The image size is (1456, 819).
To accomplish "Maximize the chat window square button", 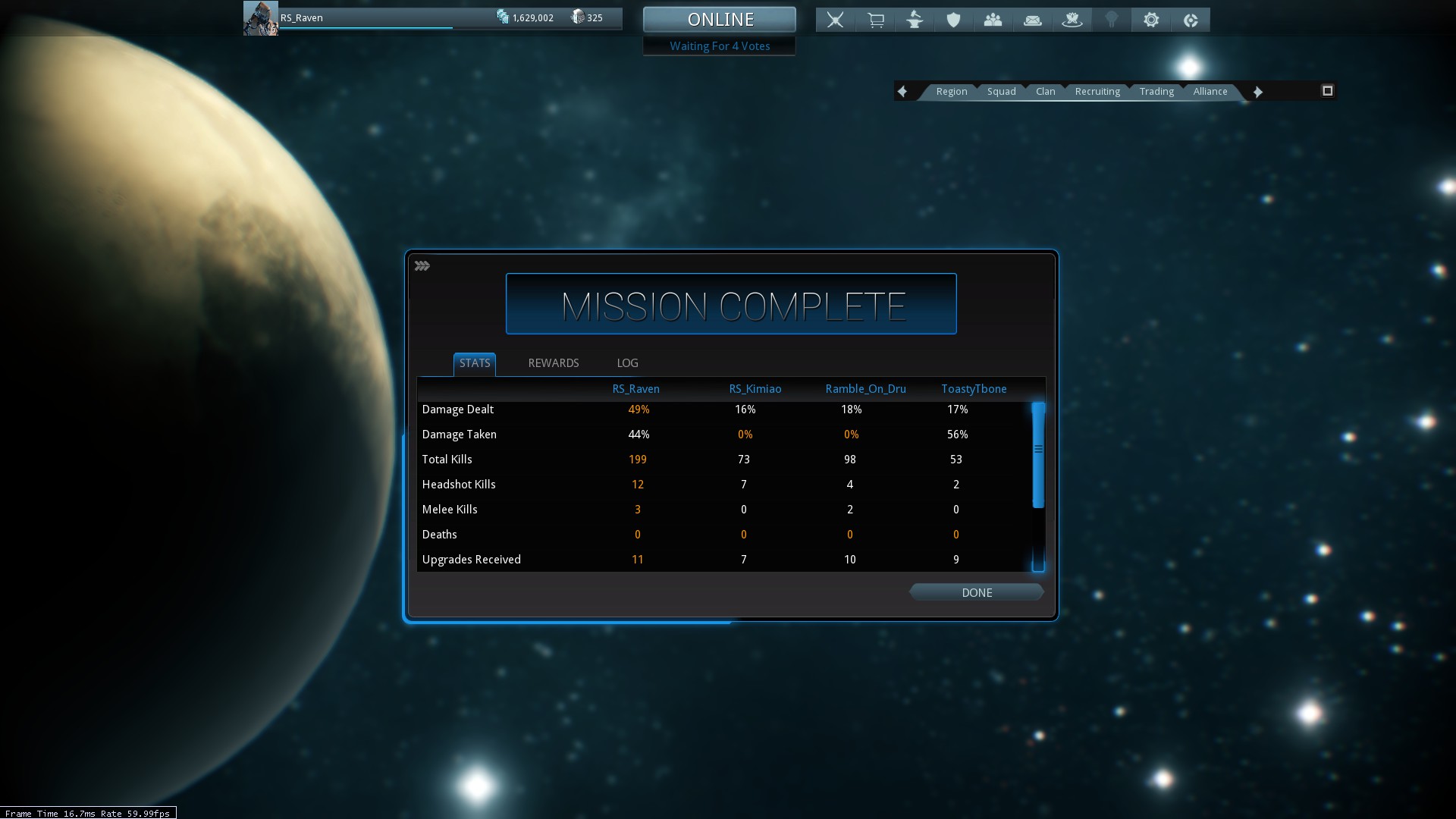I will 1327,91.
